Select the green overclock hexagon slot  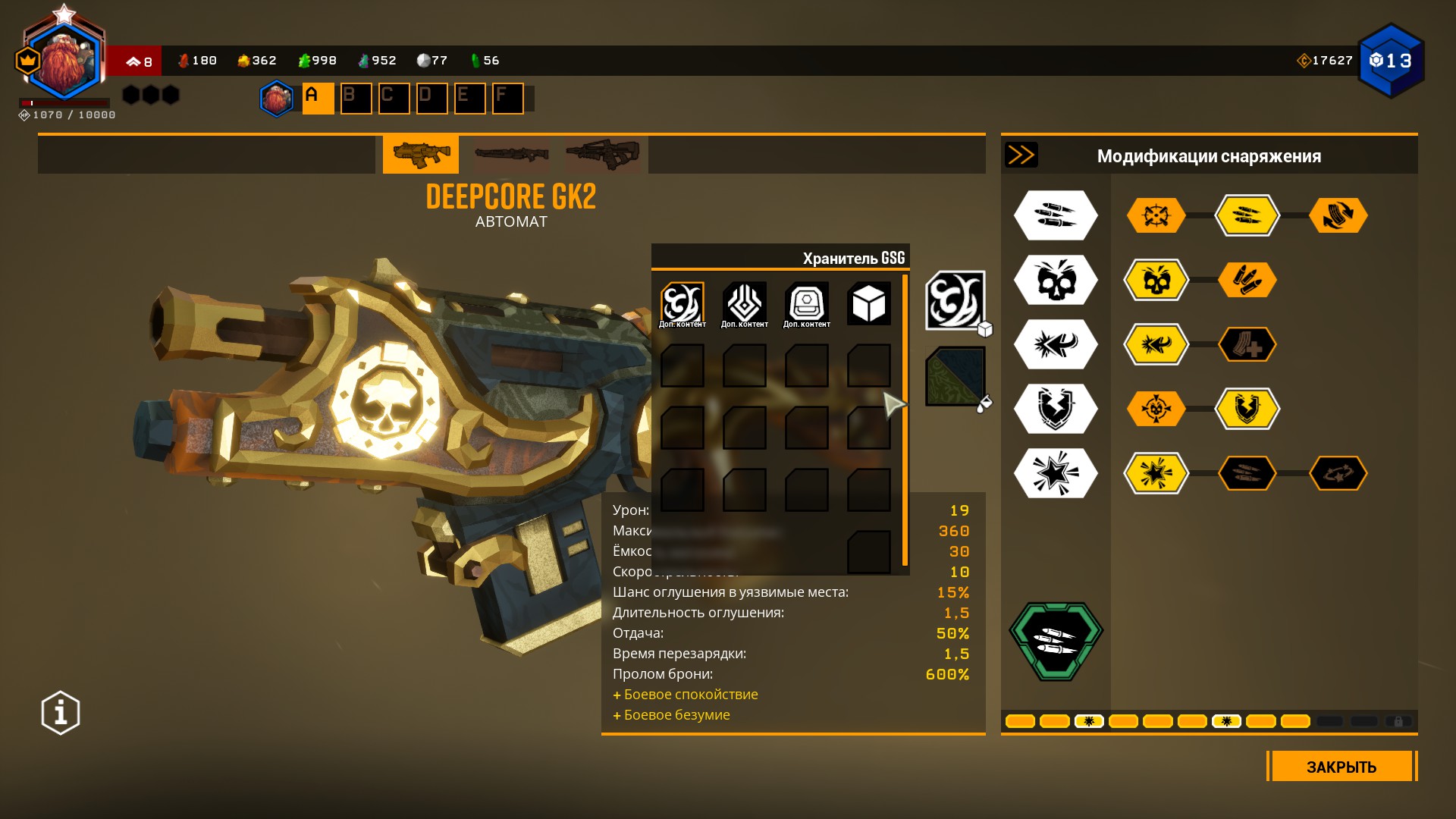pyautogui.click(x=1056, y=641)
